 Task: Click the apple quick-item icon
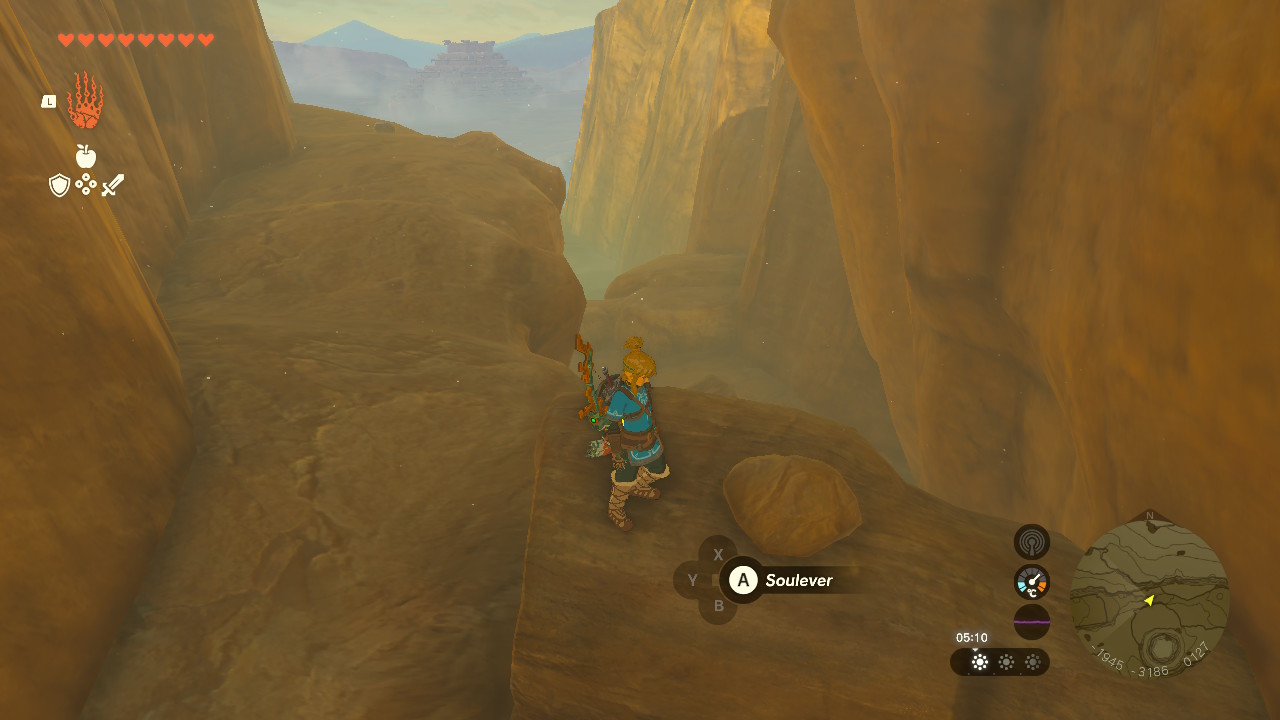[86, 156]
